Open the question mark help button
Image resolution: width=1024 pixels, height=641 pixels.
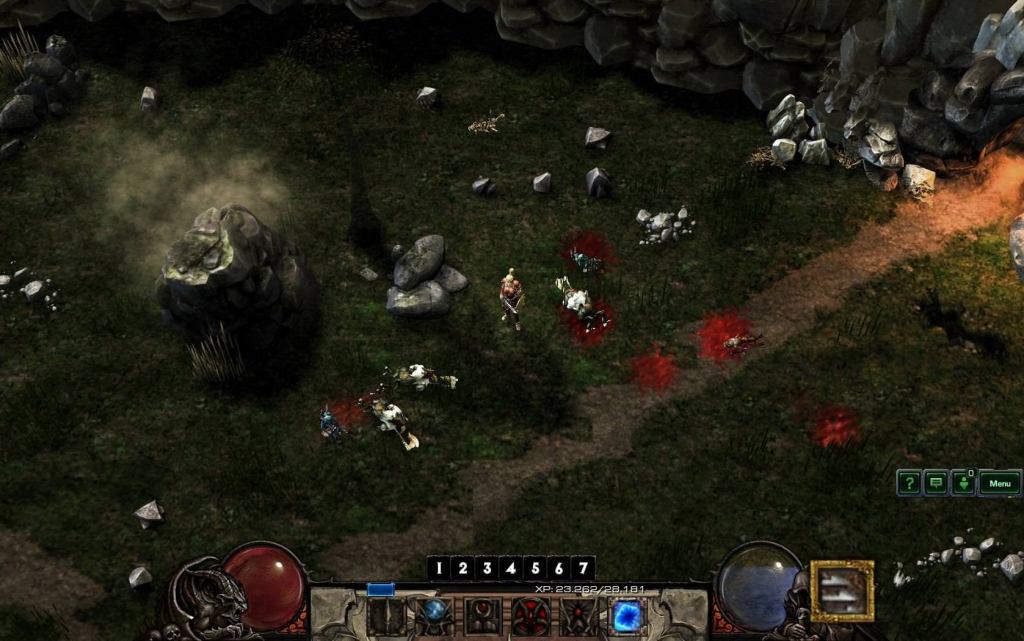pyautogui.click(x=908, y=483)
